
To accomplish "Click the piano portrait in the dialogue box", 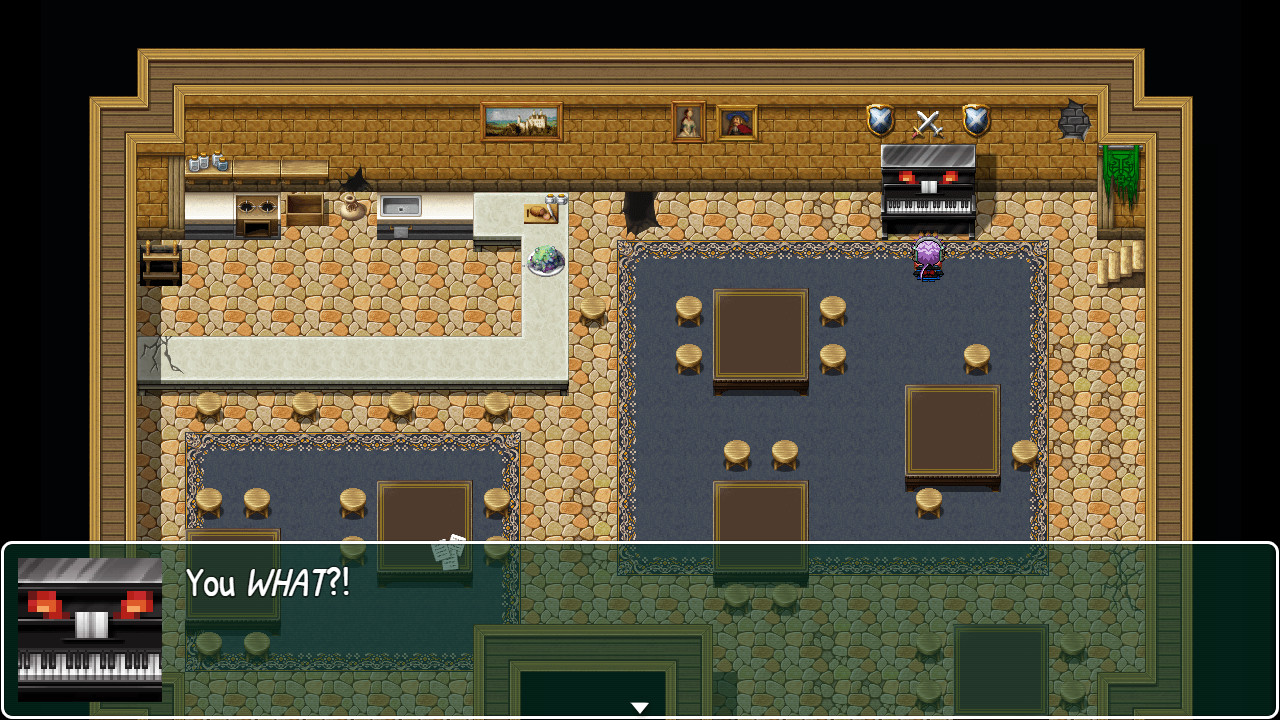I will click(x=89, y=630).
